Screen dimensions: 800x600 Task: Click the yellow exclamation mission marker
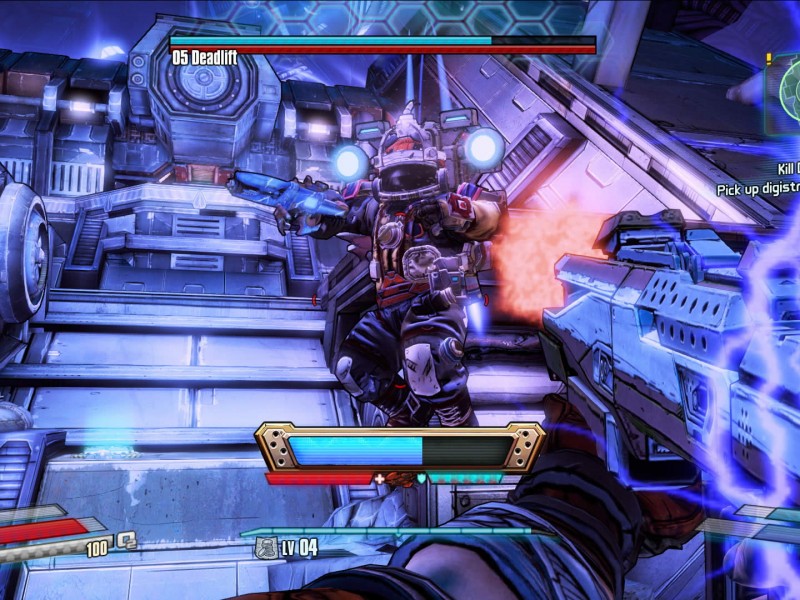tap(768, 60)
